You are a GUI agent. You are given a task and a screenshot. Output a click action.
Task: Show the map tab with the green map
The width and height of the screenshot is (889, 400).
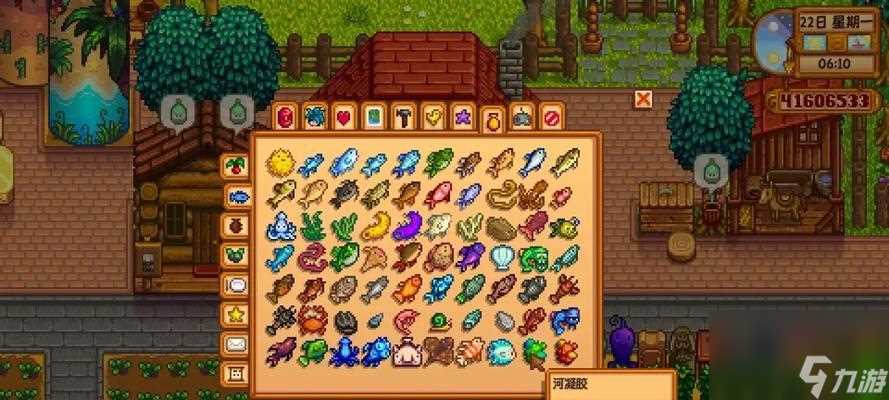(373, 117)
